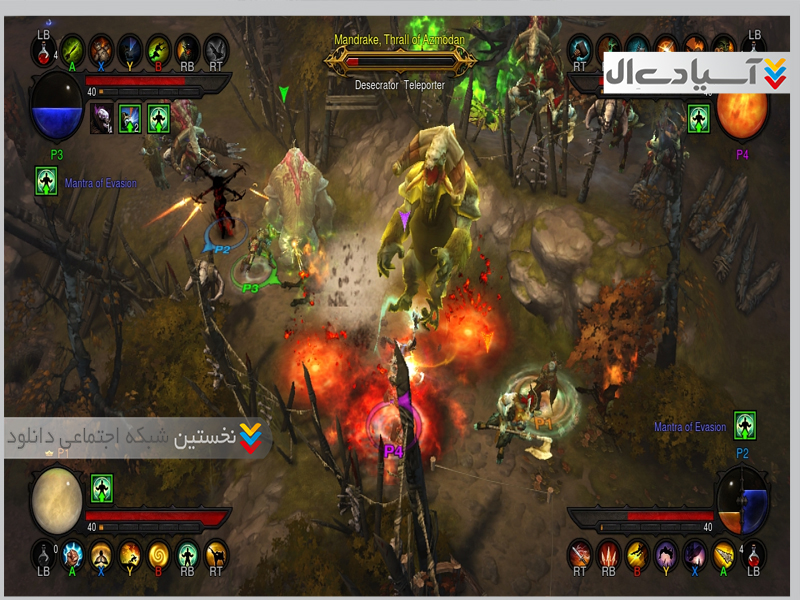800x600 pixels.
Task: Cast P3's grey bats skill
Action: tap(216, 48)
